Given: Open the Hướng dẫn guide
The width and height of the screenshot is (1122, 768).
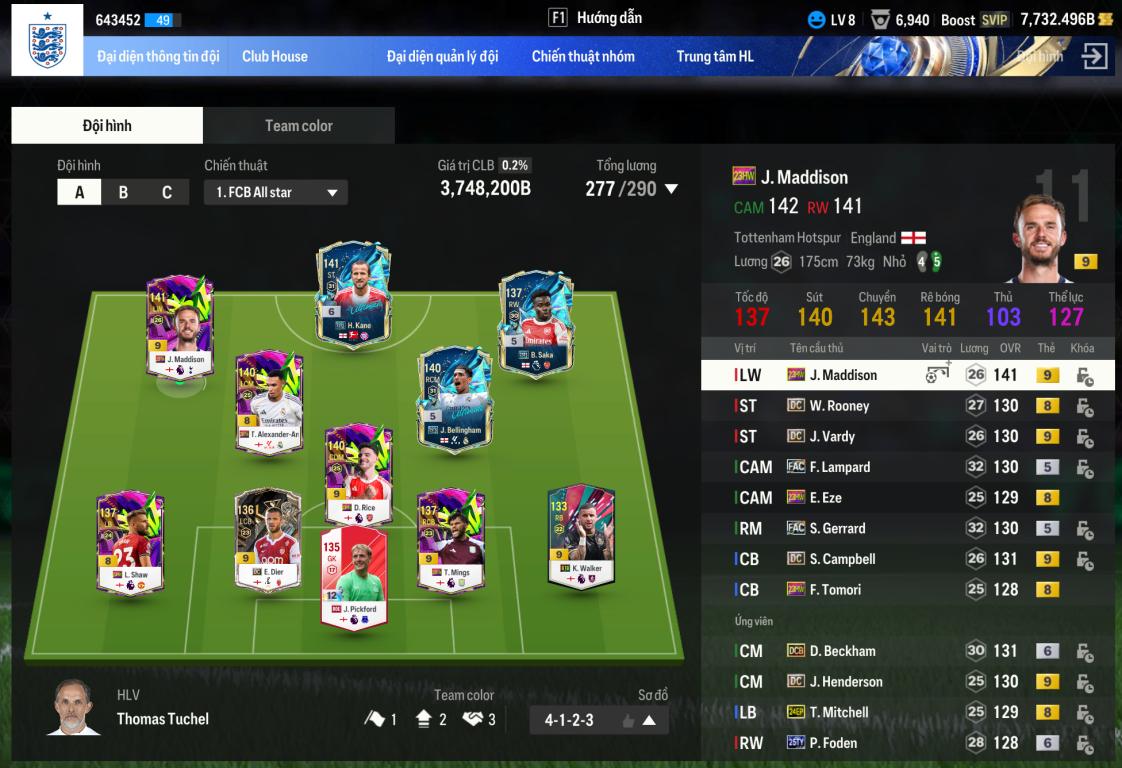Looking at the screenshot, I should pos(595,18).
